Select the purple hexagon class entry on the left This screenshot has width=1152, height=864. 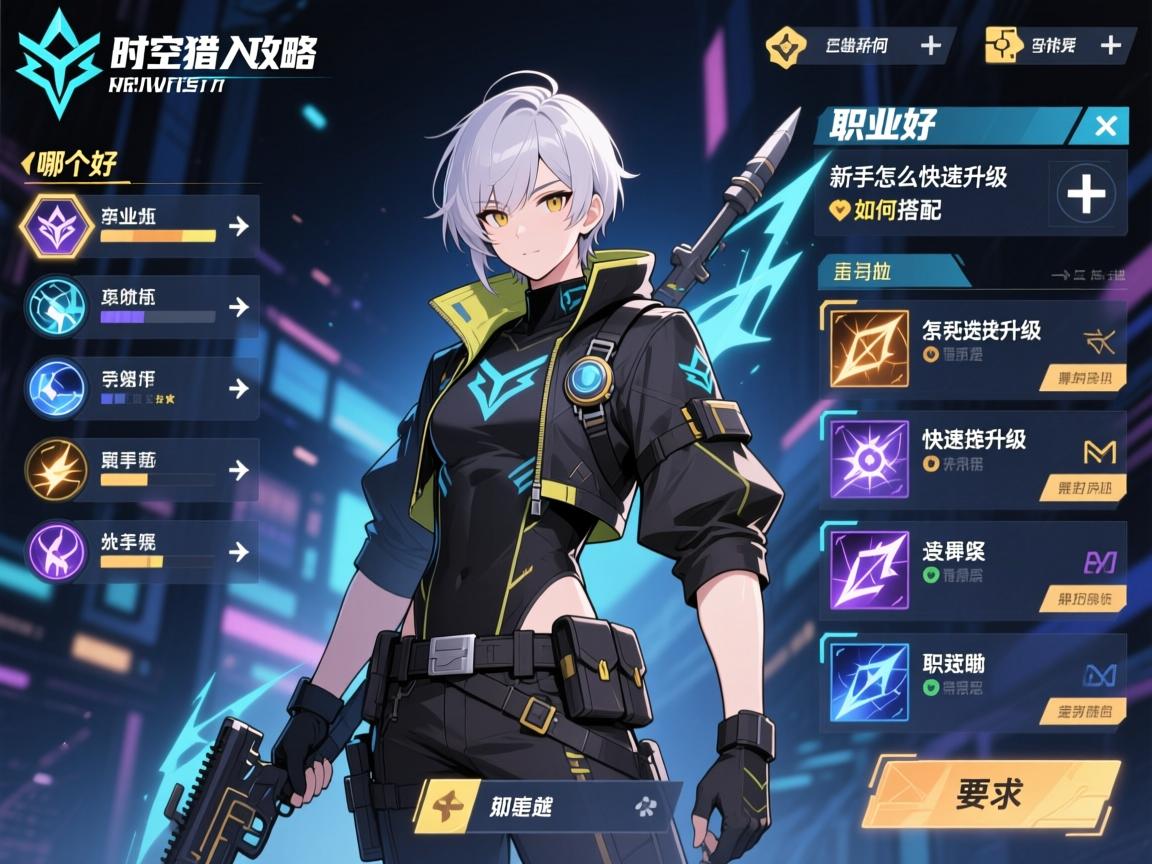tap(140, 226)
